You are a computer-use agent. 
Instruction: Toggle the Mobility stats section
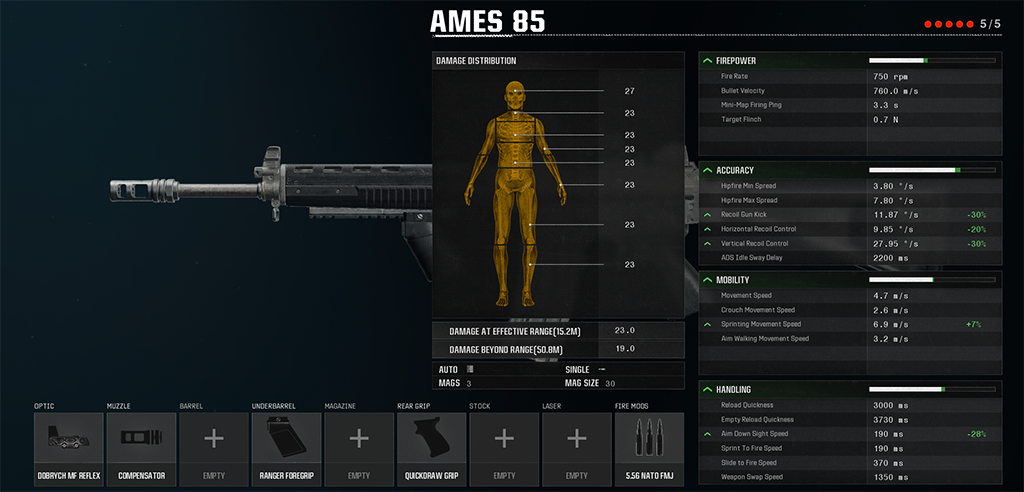[x=708, y=280]
